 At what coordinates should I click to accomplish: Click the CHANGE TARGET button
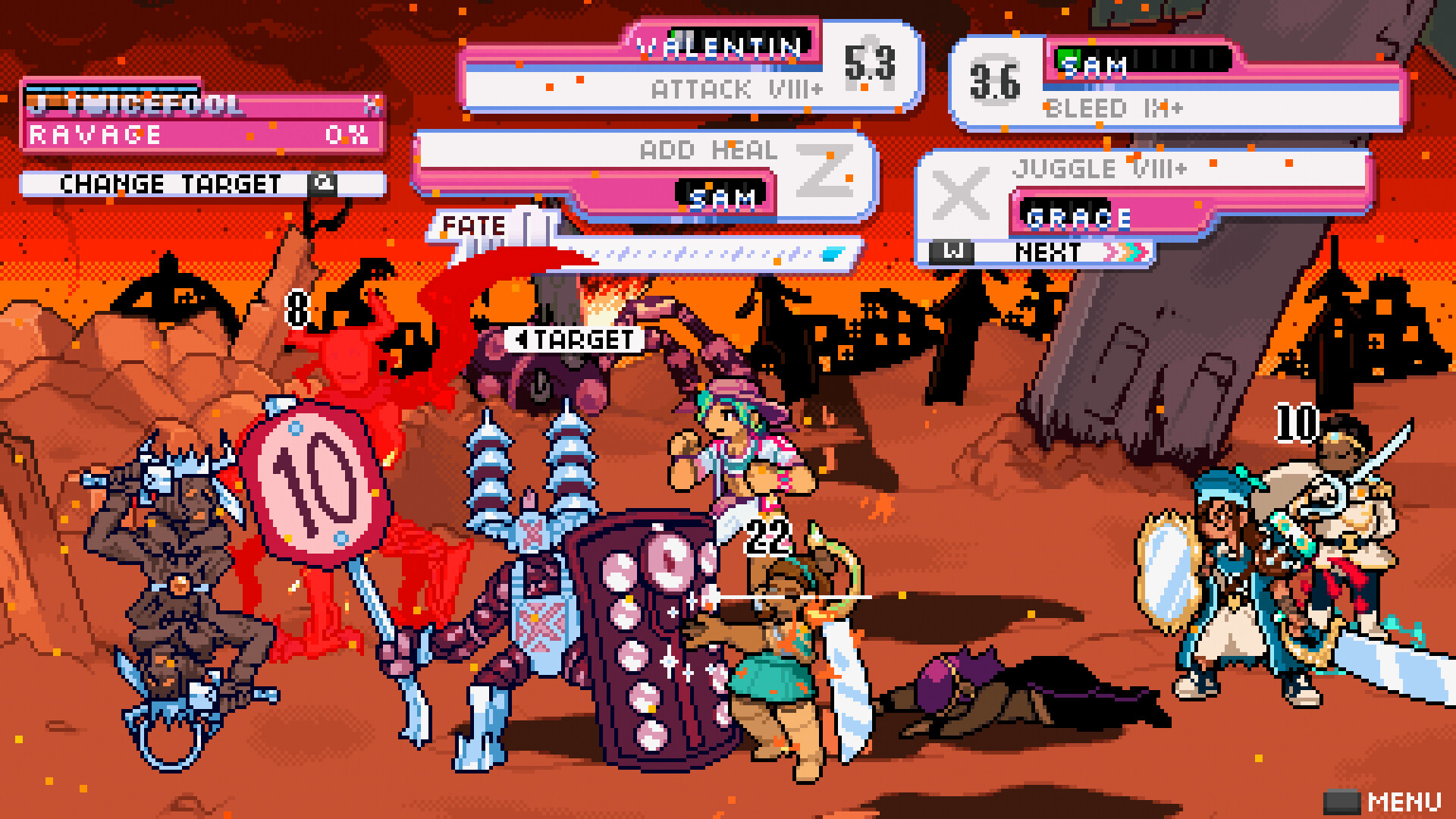(x=171, y=184)
